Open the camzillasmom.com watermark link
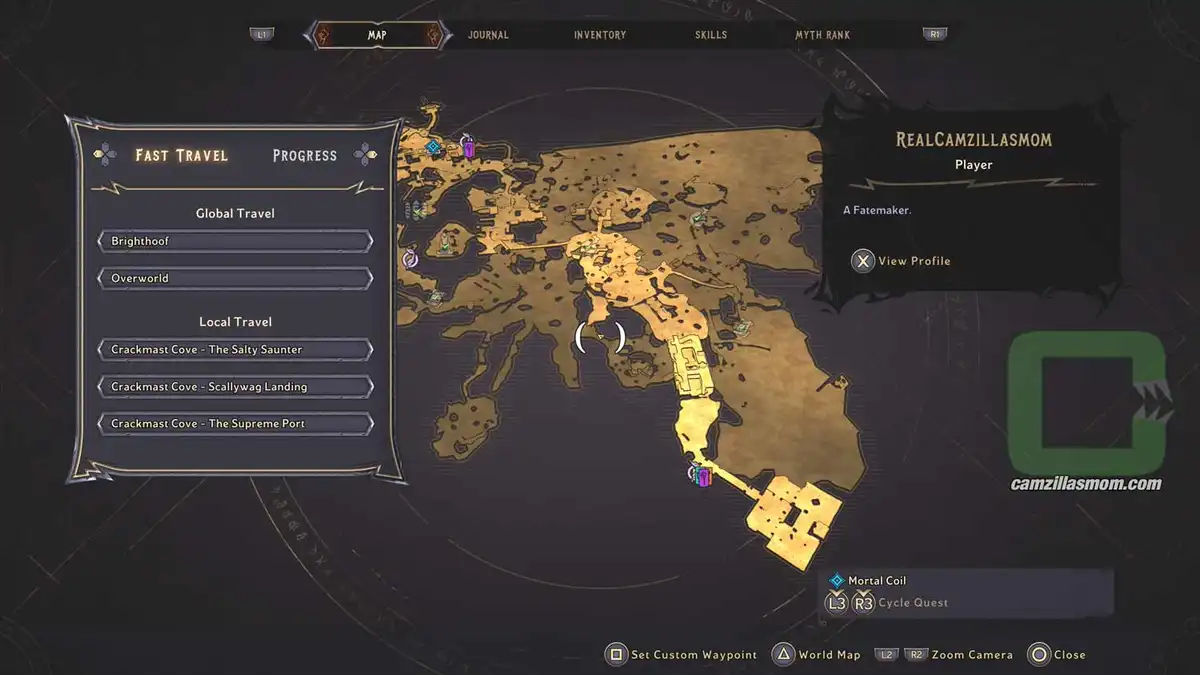This screenshot has height=675, width=1200. [1086, 484]
